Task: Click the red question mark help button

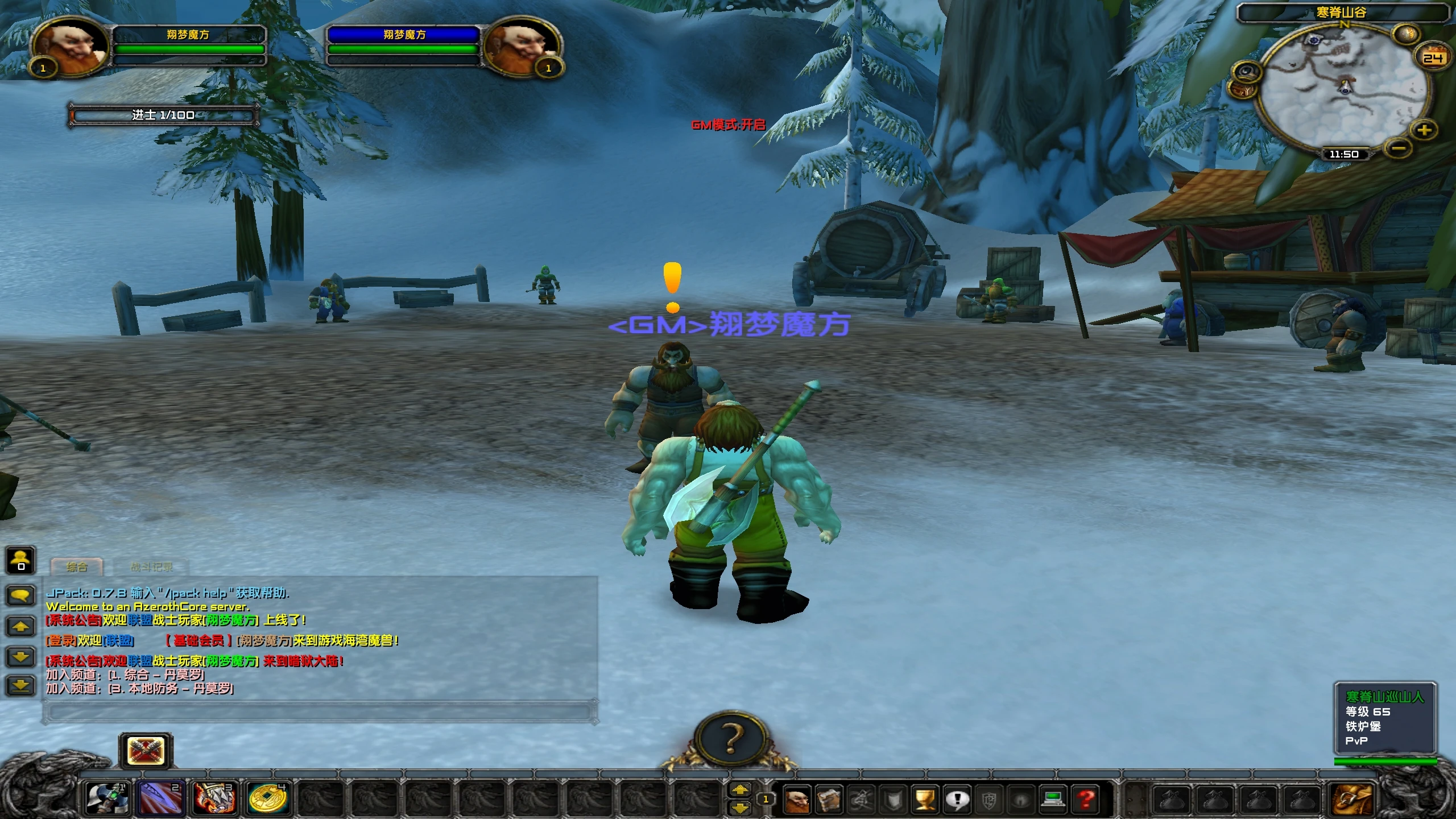Action: (x=1085, y=800)
